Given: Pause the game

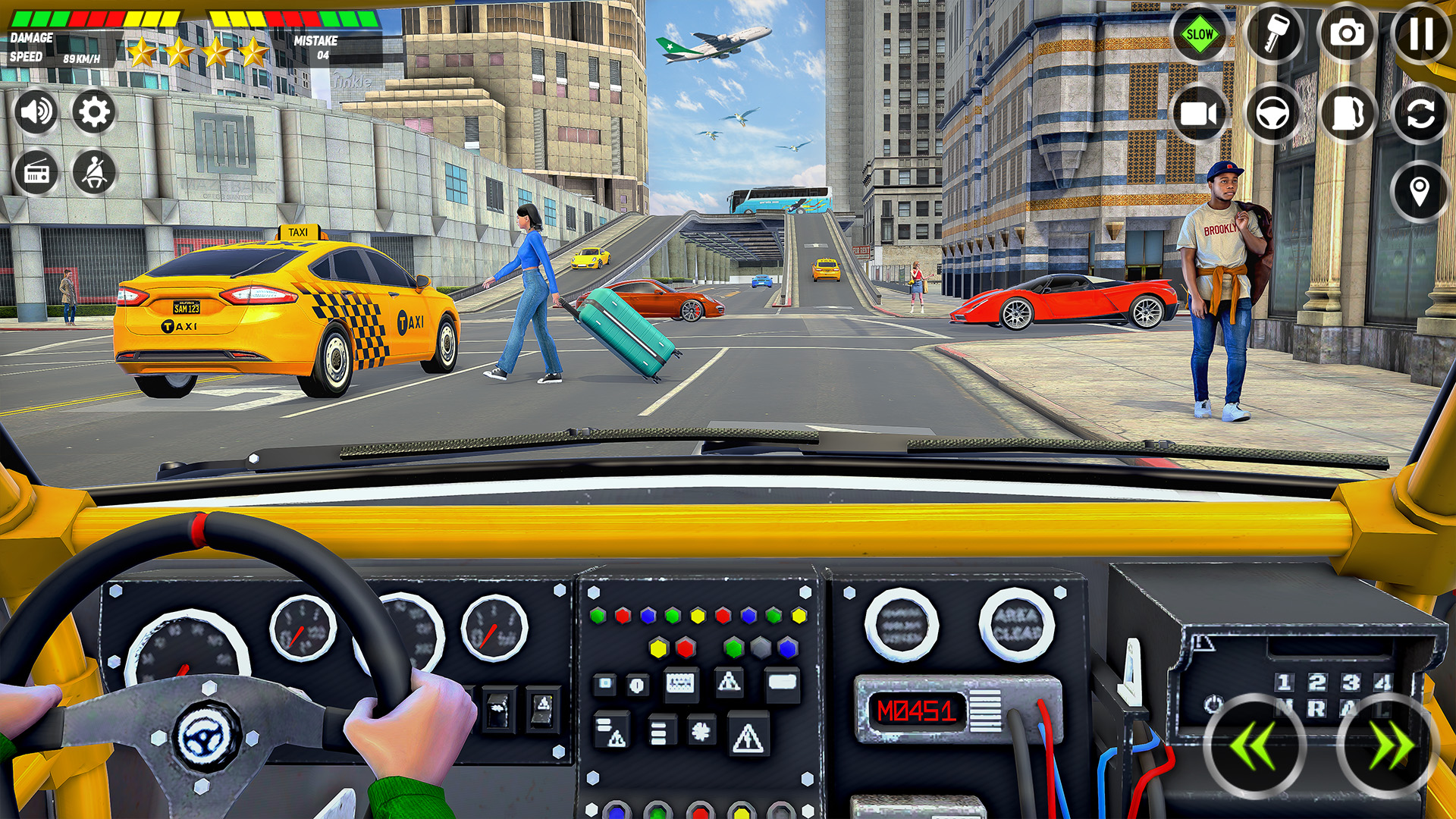Looking at the screenshot, I should tap(1420, 33).
